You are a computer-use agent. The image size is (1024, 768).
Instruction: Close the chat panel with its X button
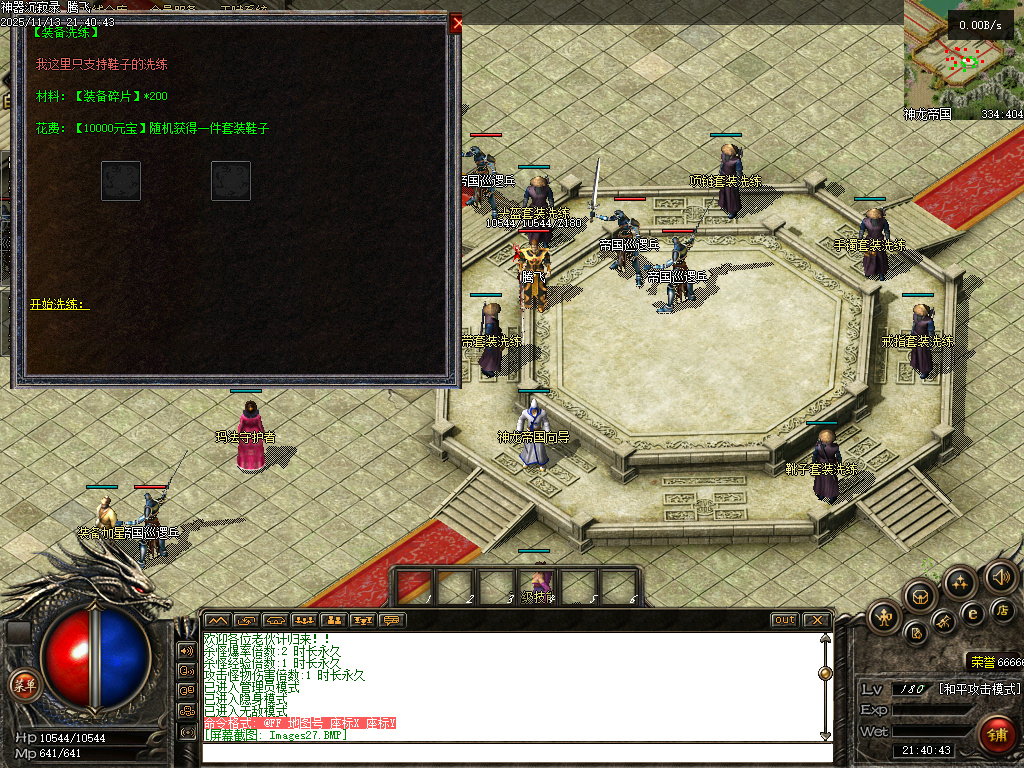[816, 620]
